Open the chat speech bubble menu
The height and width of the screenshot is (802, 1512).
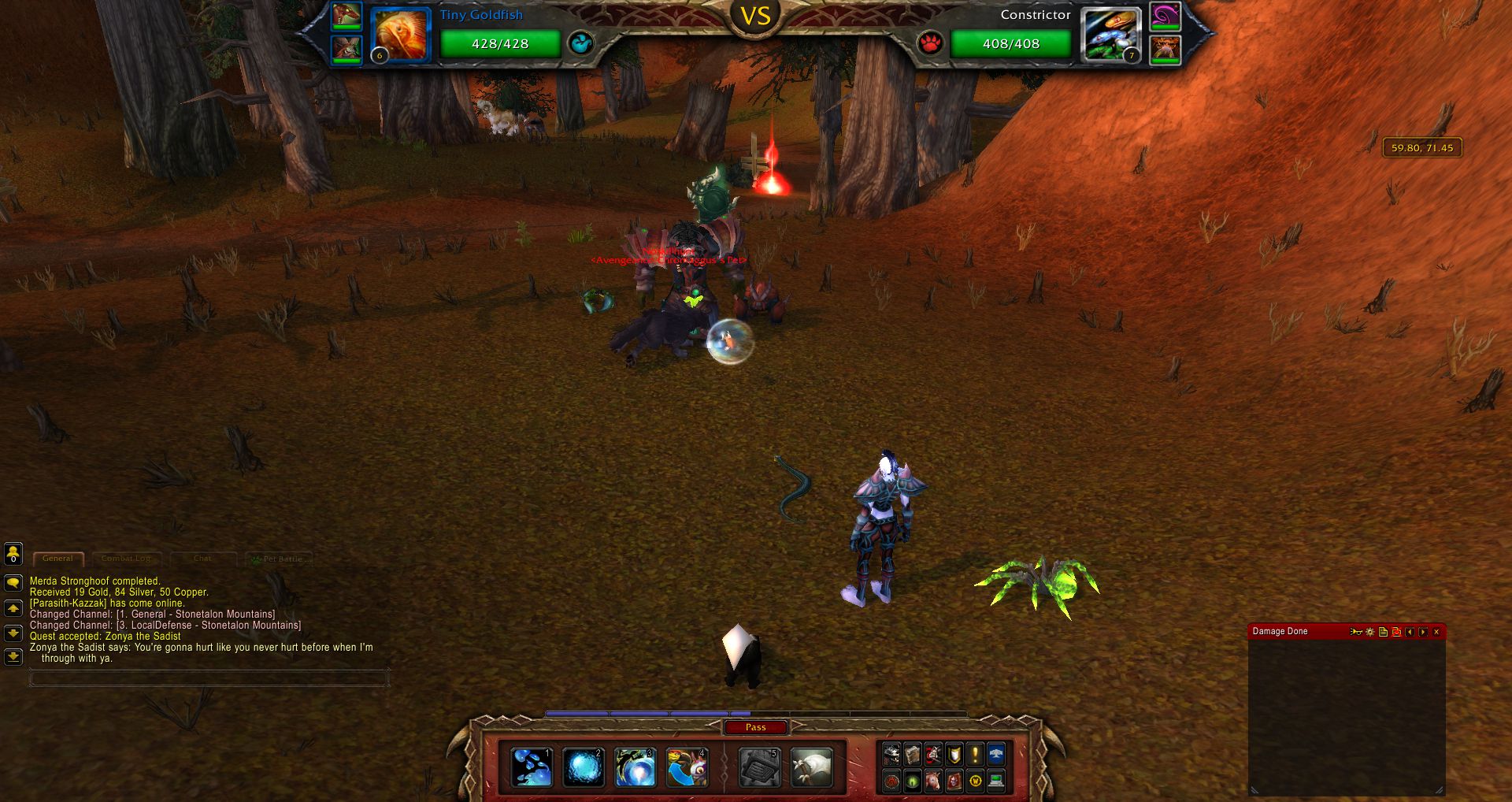pos(13,583)
